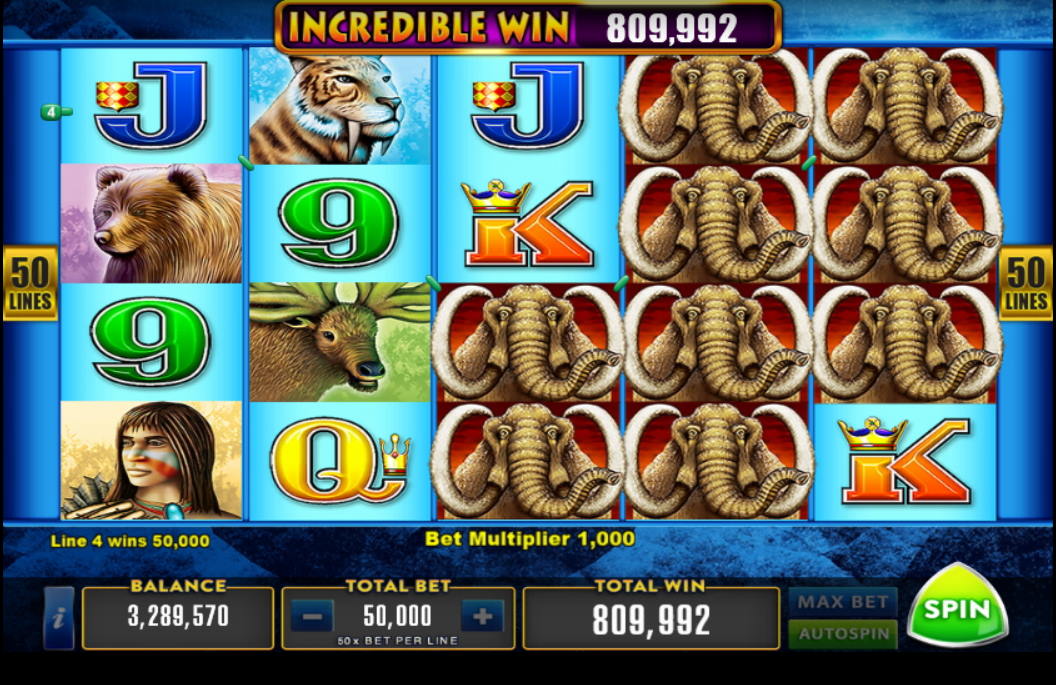Click the MAX BET button
The image size is (1056, 685).
click(842, 602)
